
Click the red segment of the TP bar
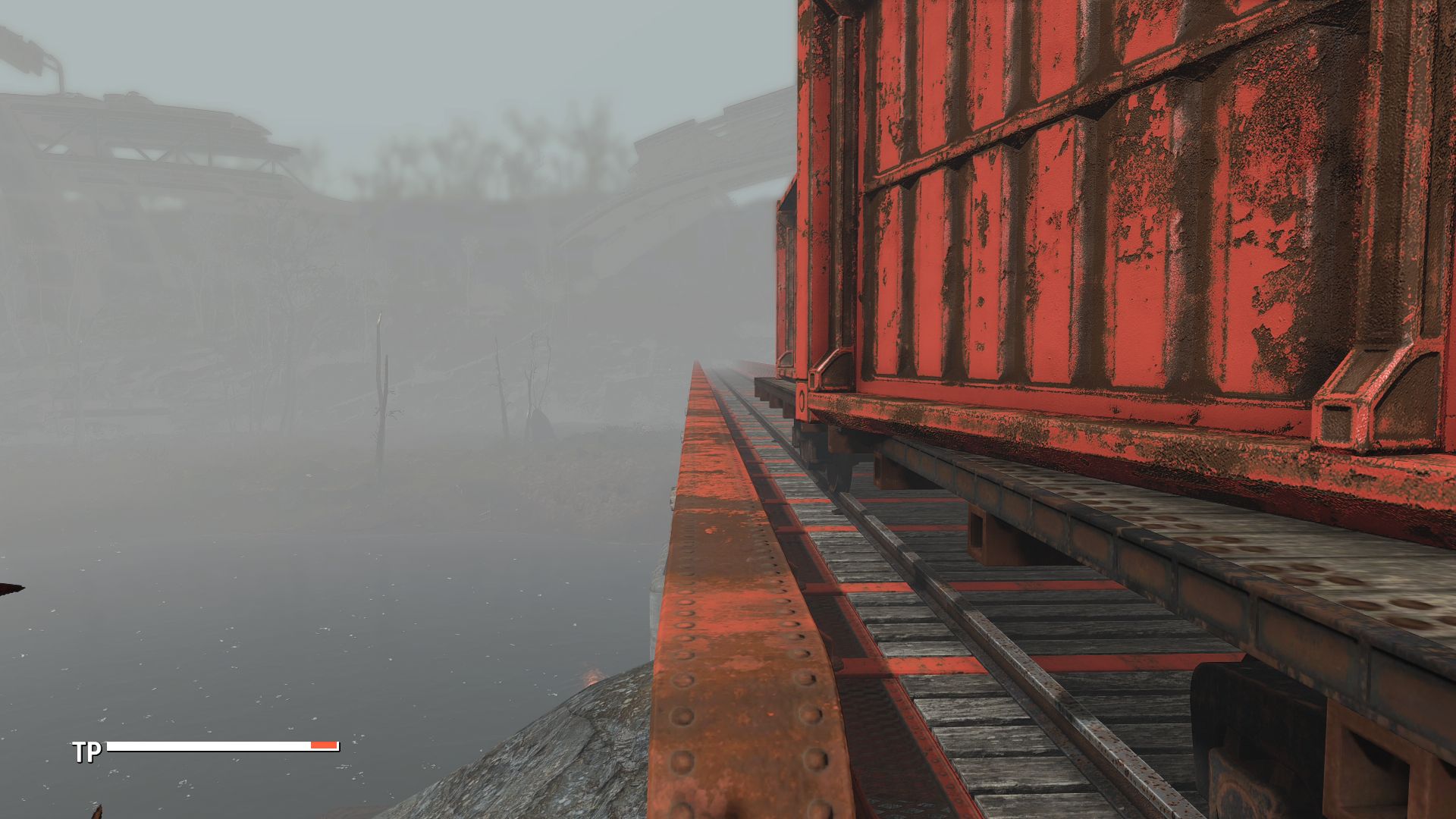tap(322, 745)
